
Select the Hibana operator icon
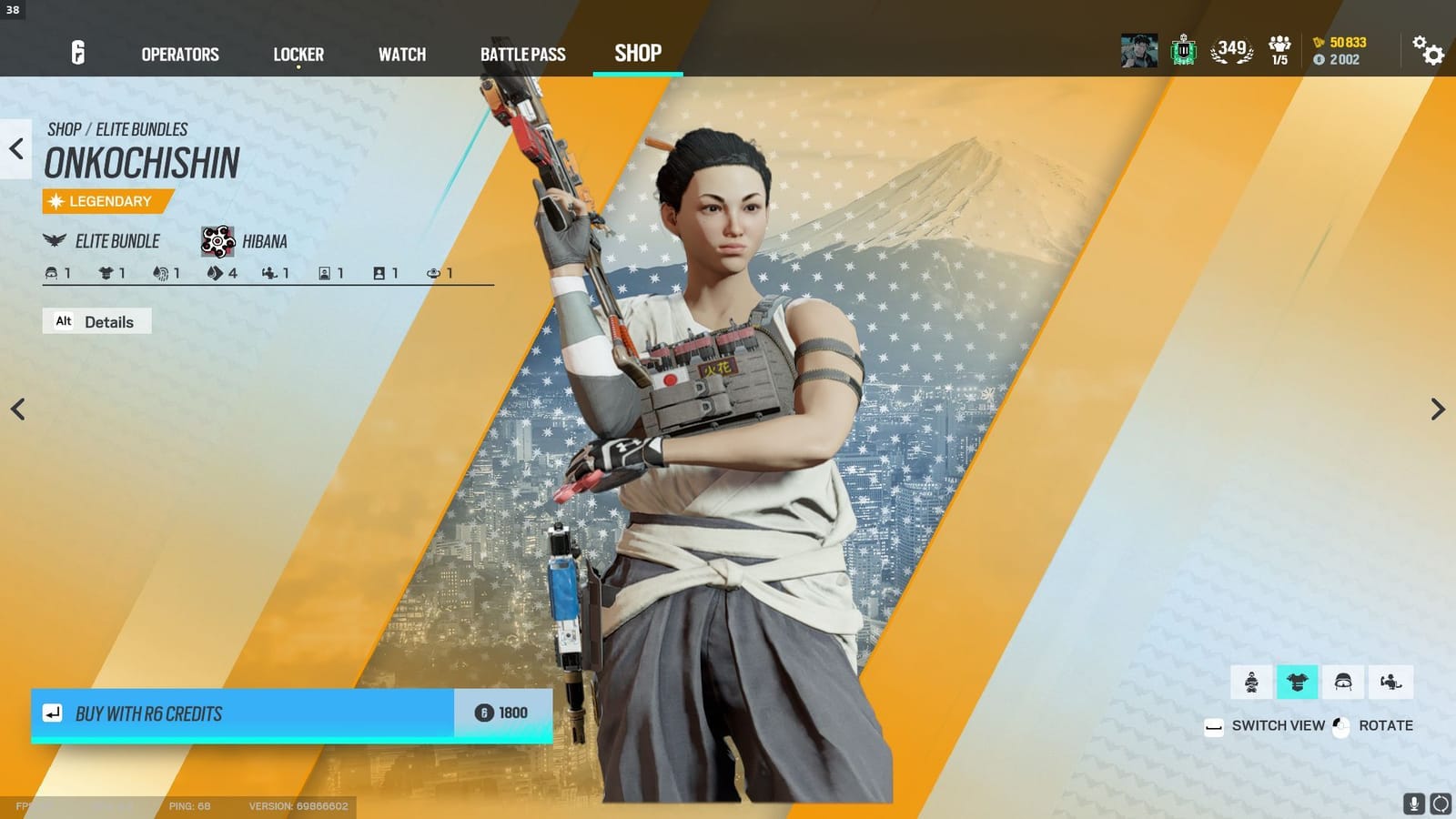[x=216, y=240]
